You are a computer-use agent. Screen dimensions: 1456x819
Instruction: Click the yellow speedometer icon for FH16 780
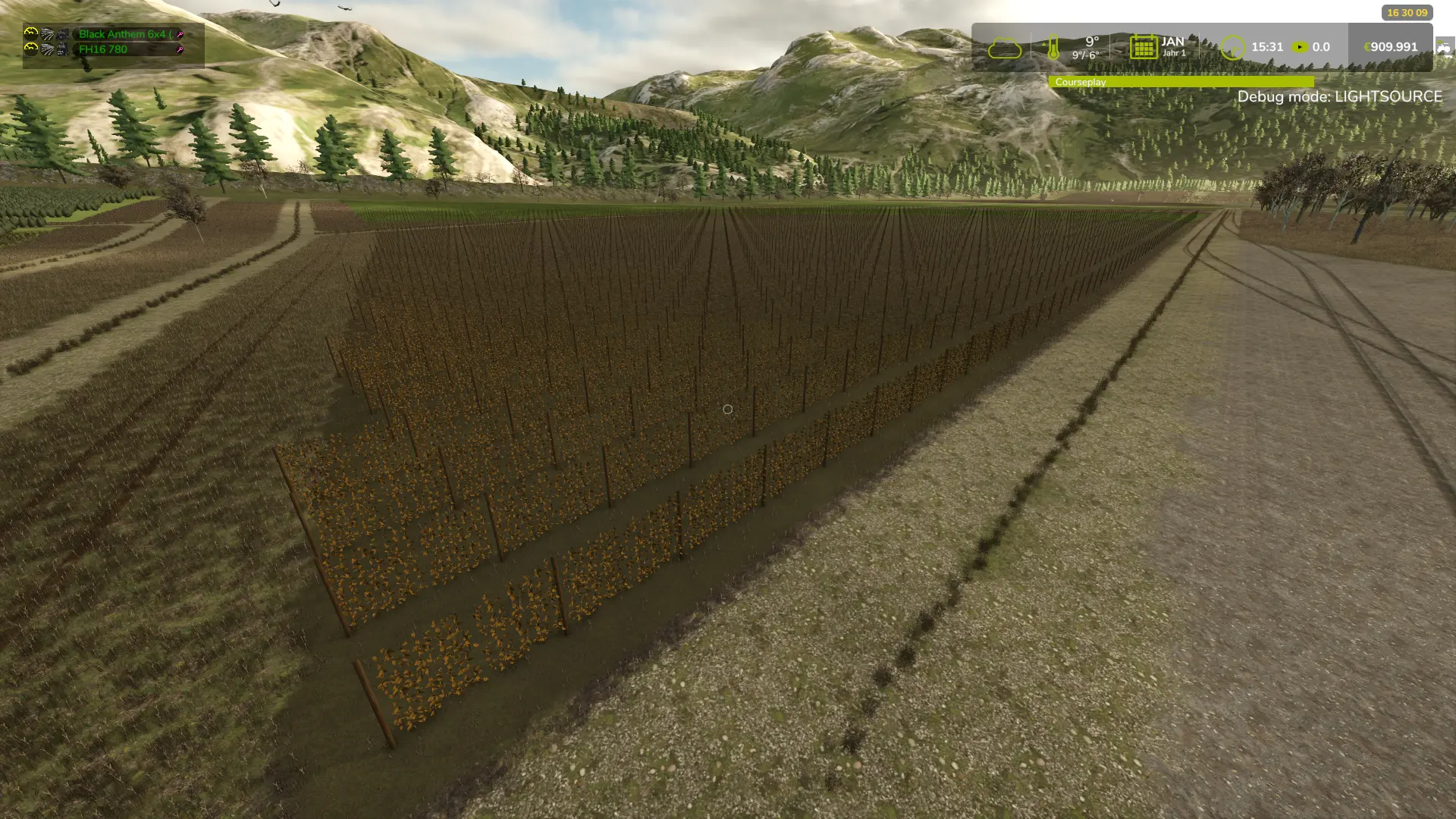30,49
